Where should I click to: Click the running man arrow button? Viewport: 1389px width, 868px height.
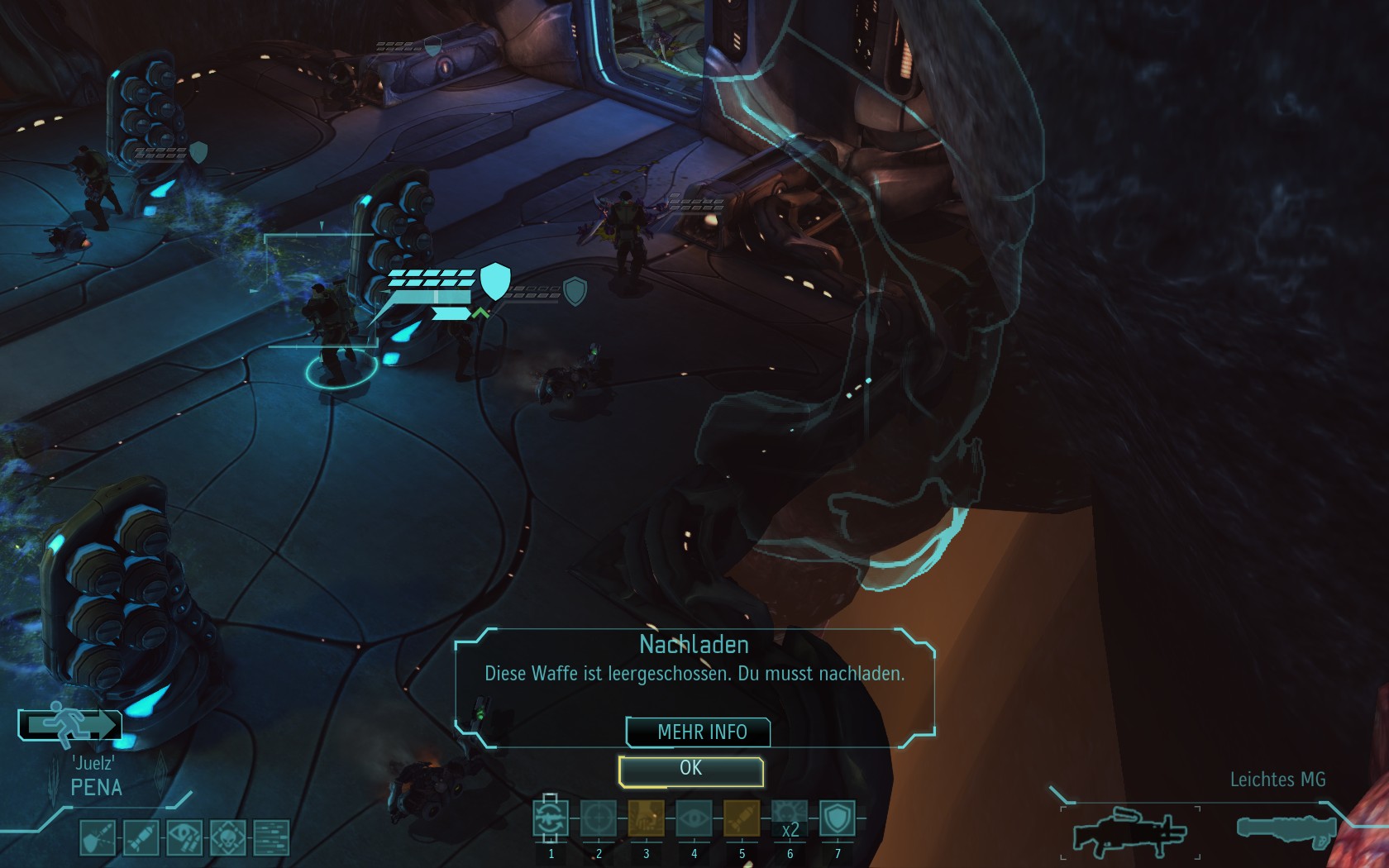pyautogui.click(x=70, y=725)
